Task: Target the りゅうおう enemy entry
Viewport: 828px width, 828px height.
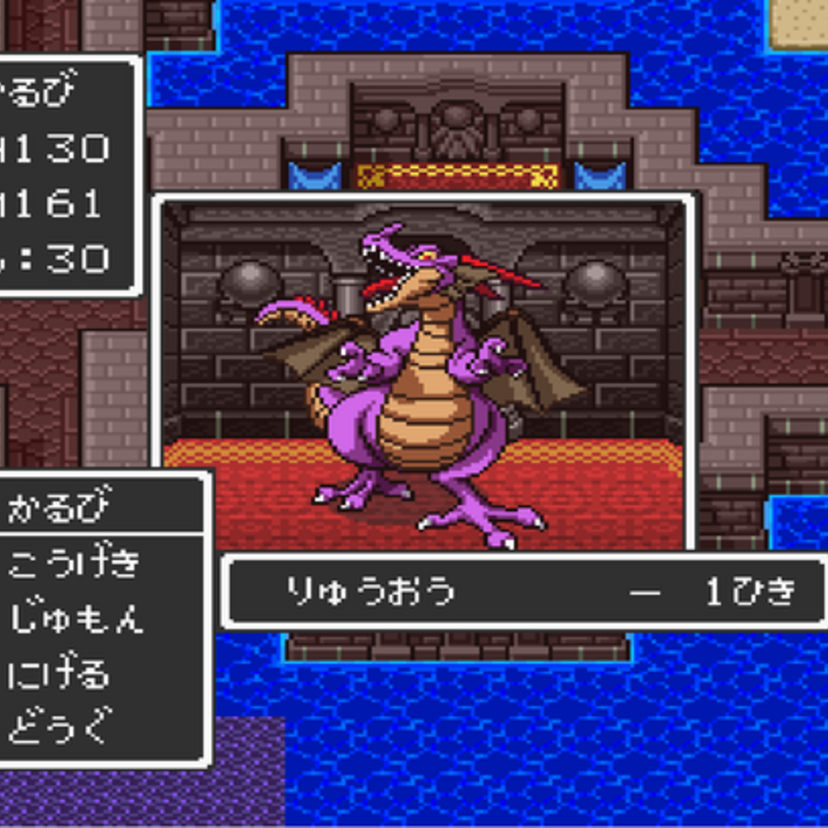Action: pos(370,592)
